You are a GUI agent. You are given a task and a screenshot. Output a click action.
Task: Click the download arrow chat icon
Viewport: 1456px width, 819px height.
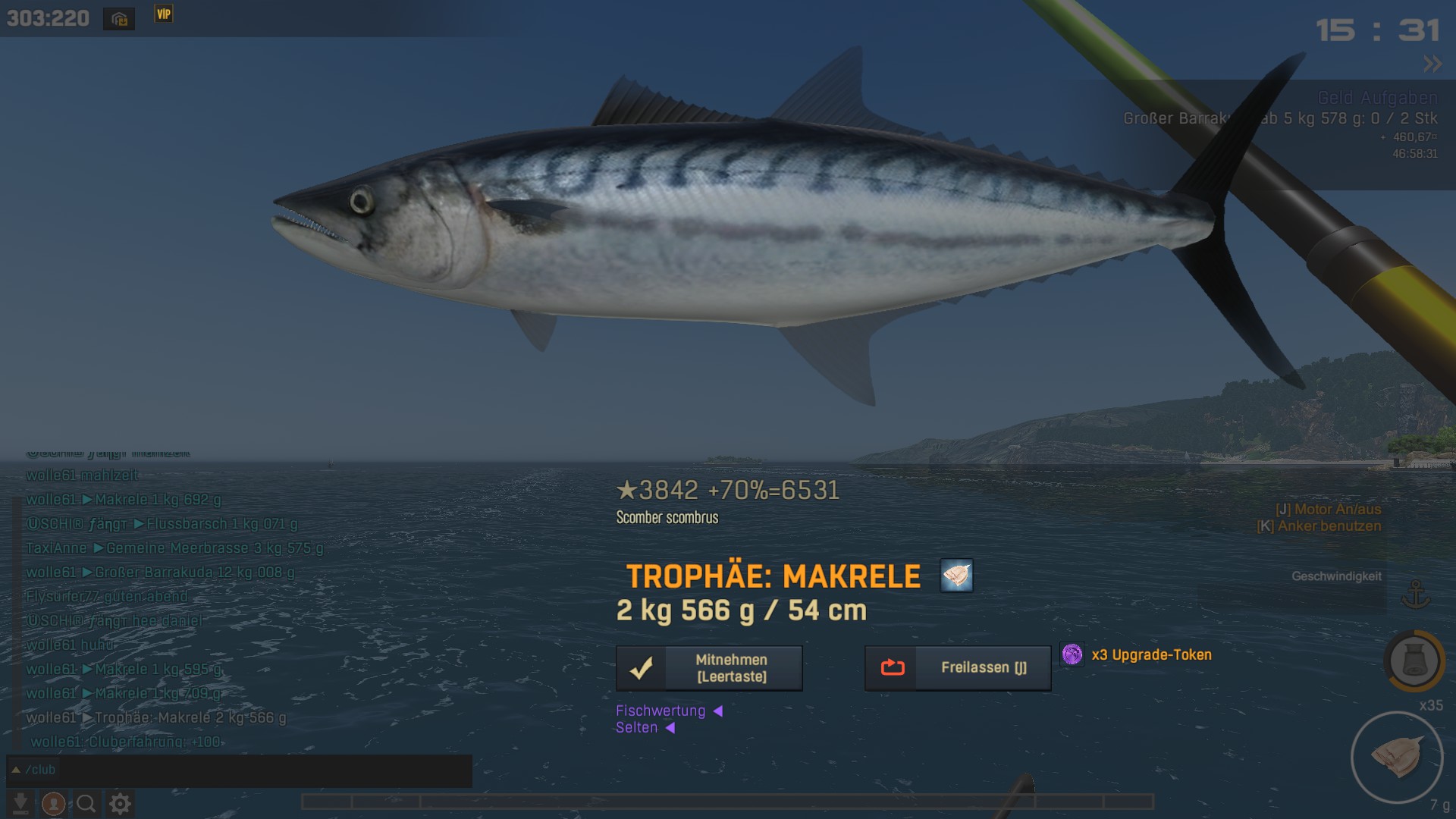point(20,803)
